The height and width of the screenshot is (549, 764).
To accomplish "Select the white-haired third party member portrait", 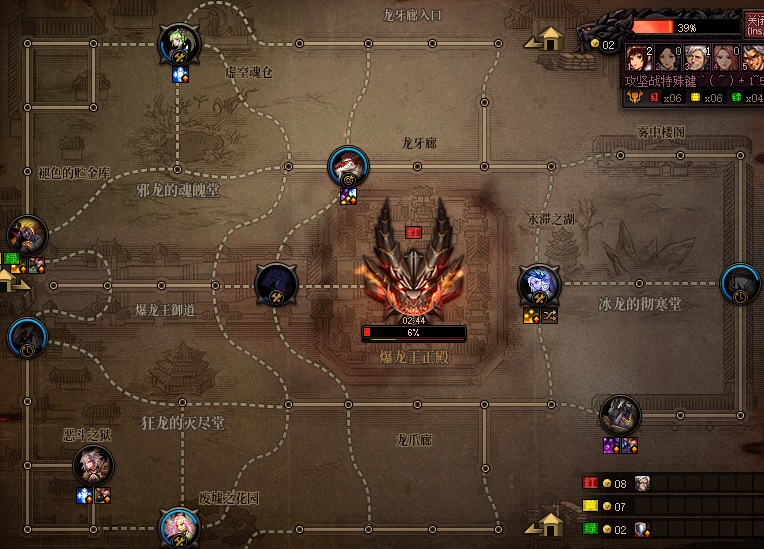I will tap(697, 58).
